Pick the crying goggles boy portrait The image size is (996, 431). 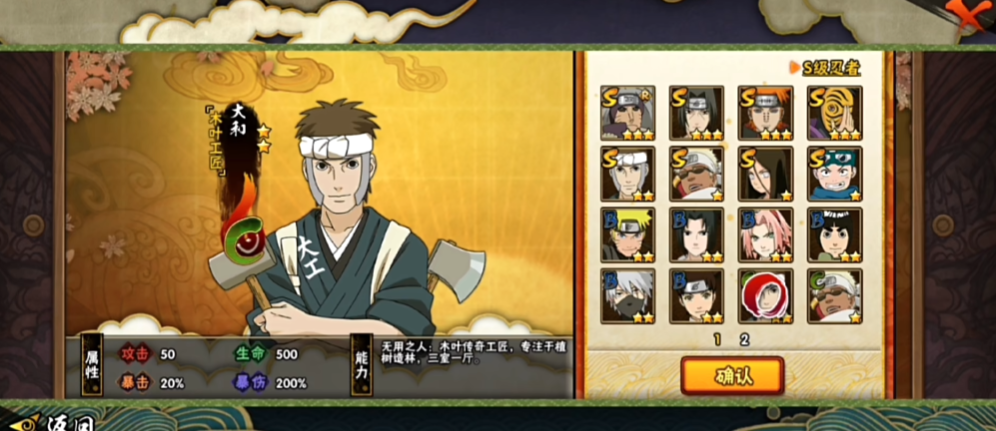pyautogui.click(x=834, y=174)
